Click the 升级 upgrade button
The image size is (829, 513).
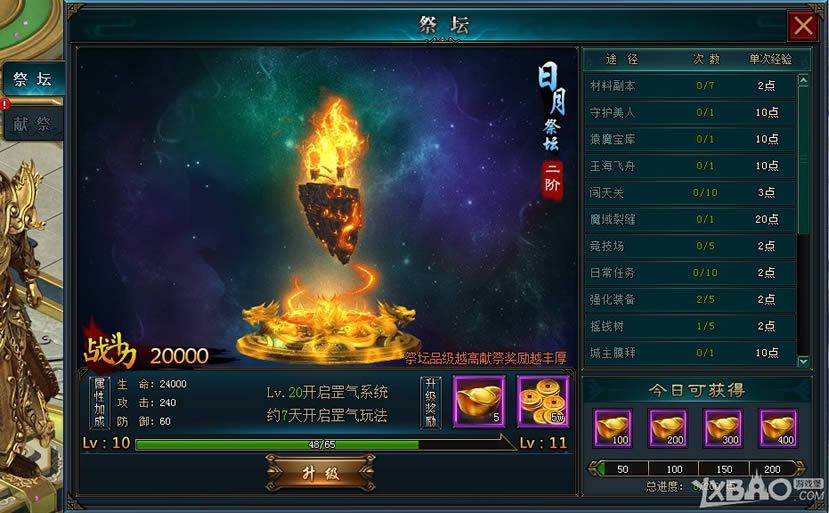[319, 473]
